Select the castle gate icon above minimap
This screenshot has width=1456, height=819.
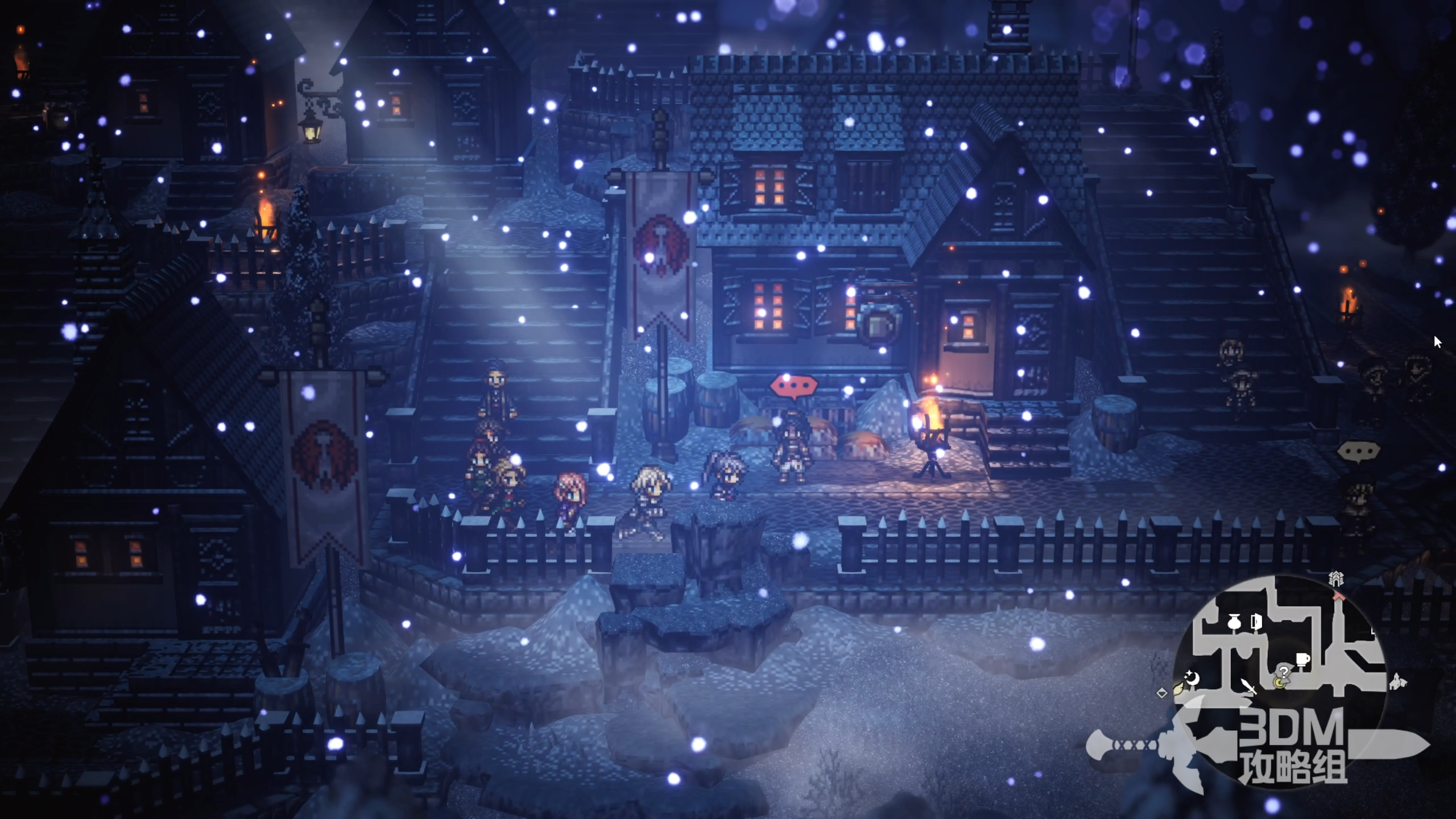coord(1336,579)
